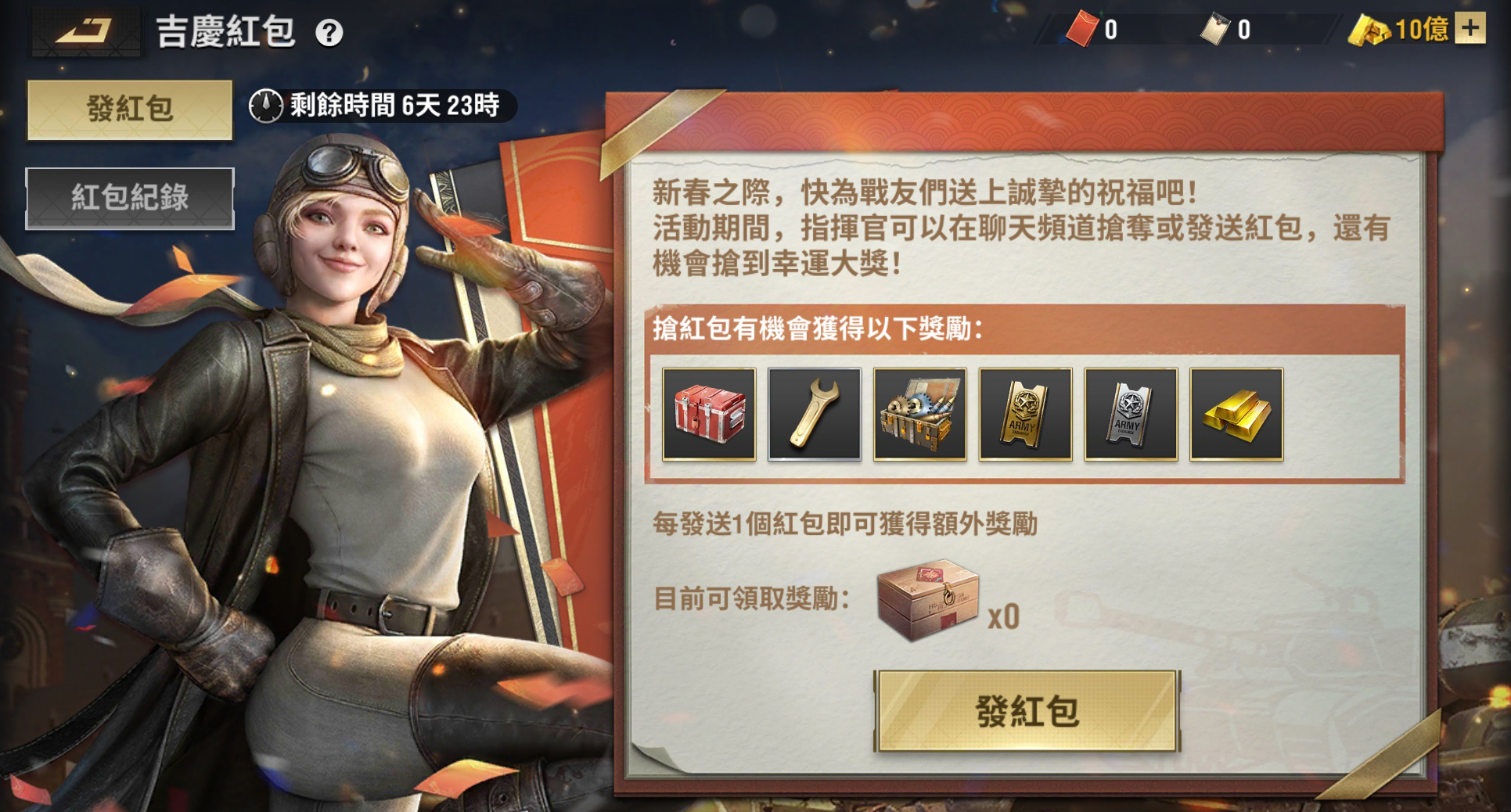Screen dimensions: 1511x812
Task: Click the silver ARMY exchange badge reward
Action: pos(1129,415)
